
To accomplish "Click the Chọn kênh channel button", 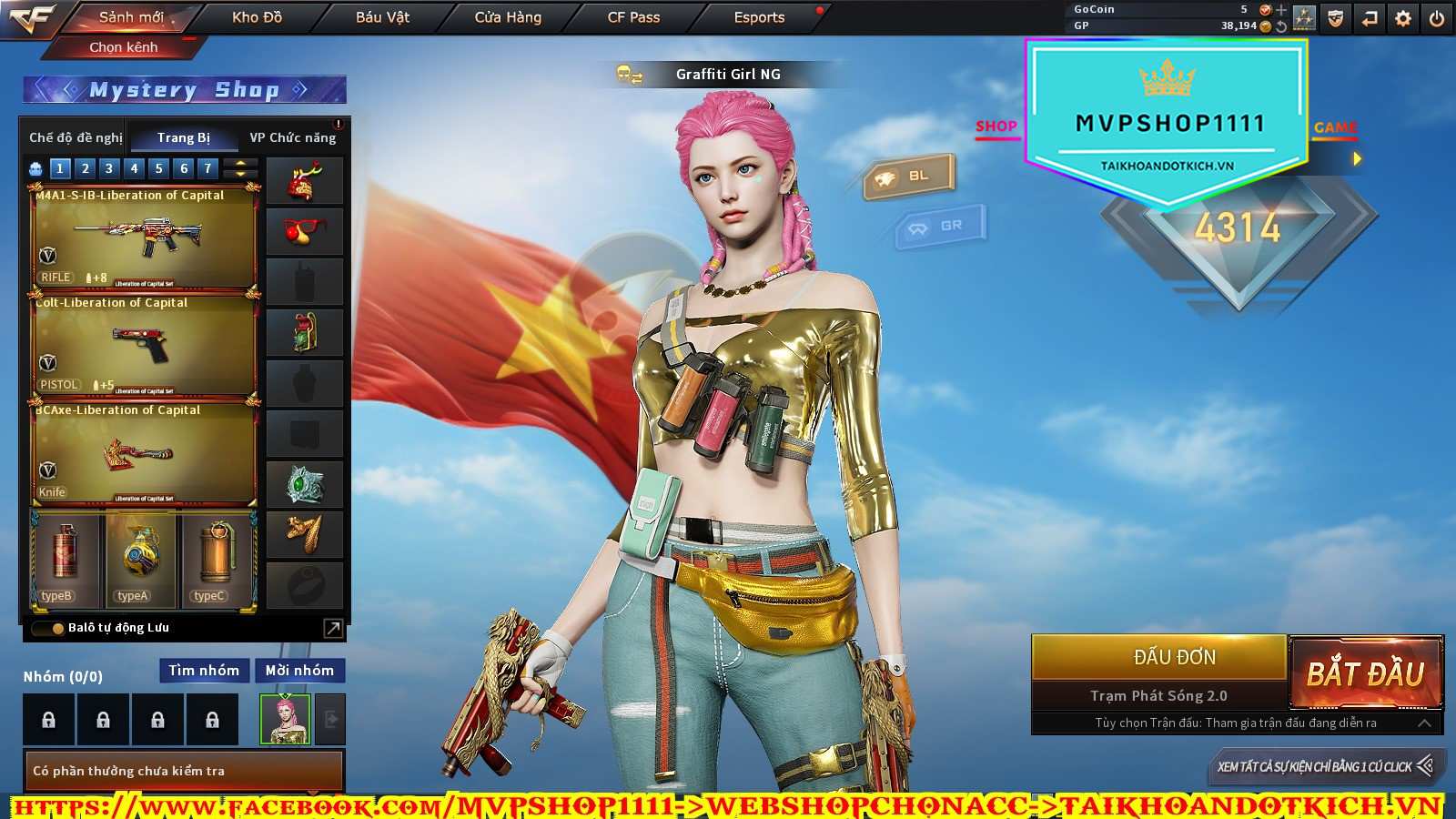I will [x=124, y=47].
